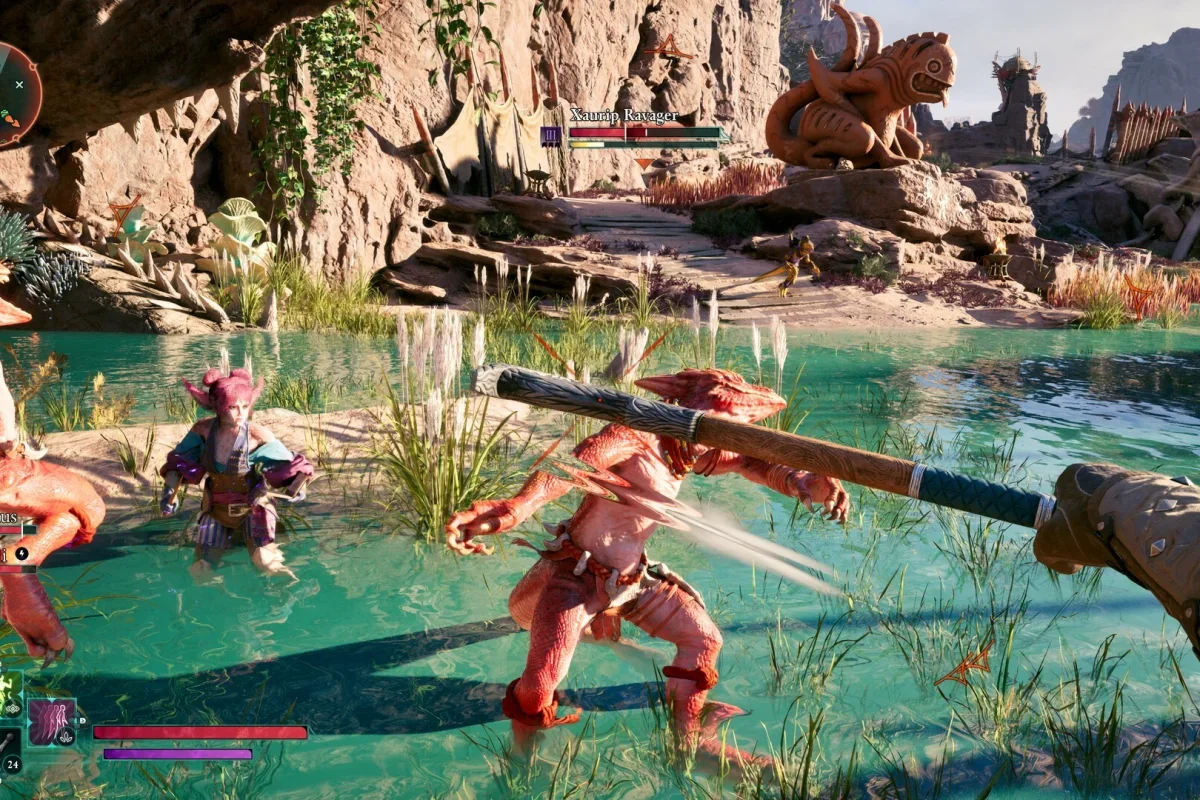Click the circular minimap
This screenshot has width=1200, height=800.
[14, 94]
